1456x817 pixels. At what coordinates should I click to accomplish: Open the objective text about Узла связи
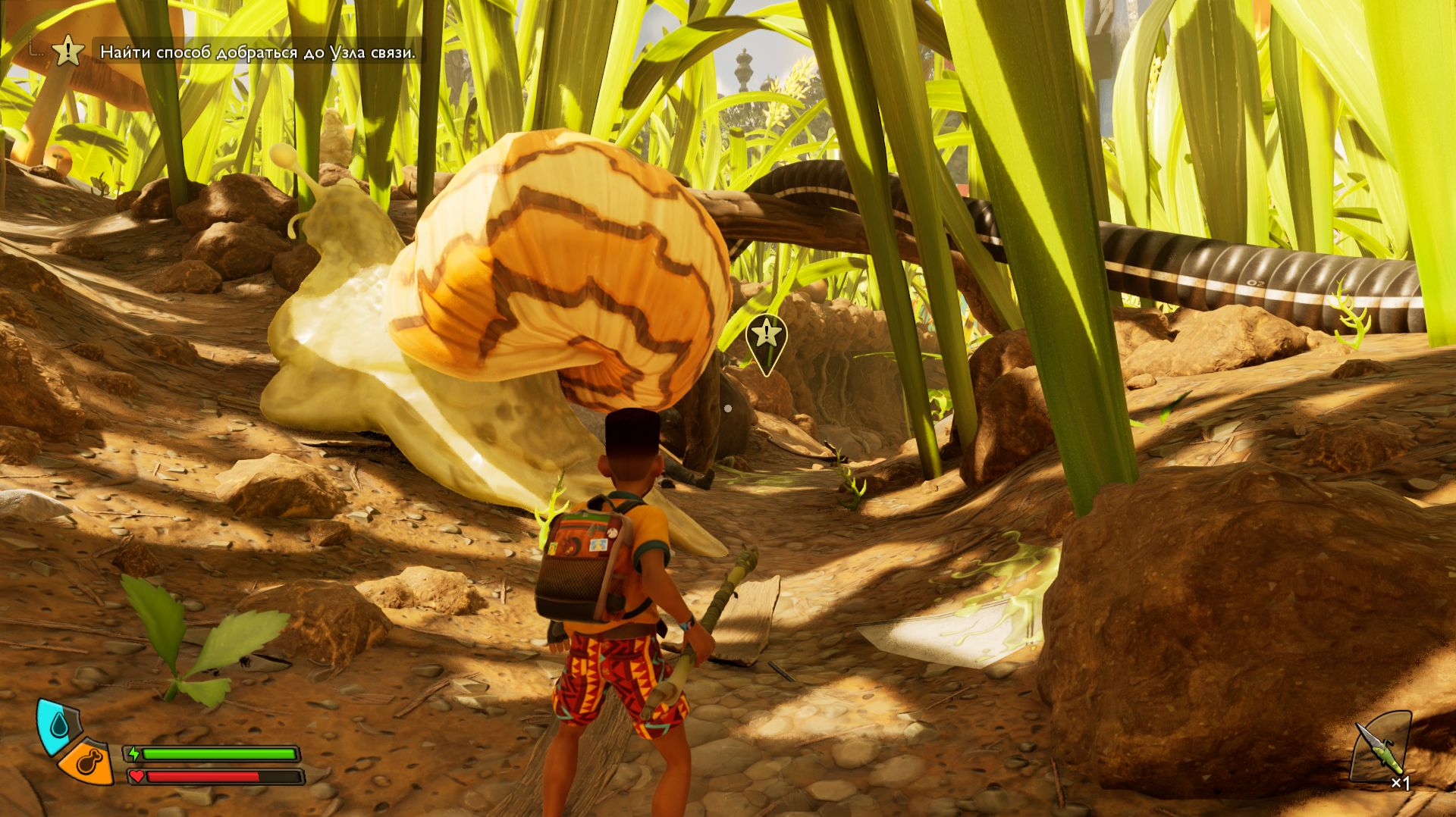click(x=258, y=52)
